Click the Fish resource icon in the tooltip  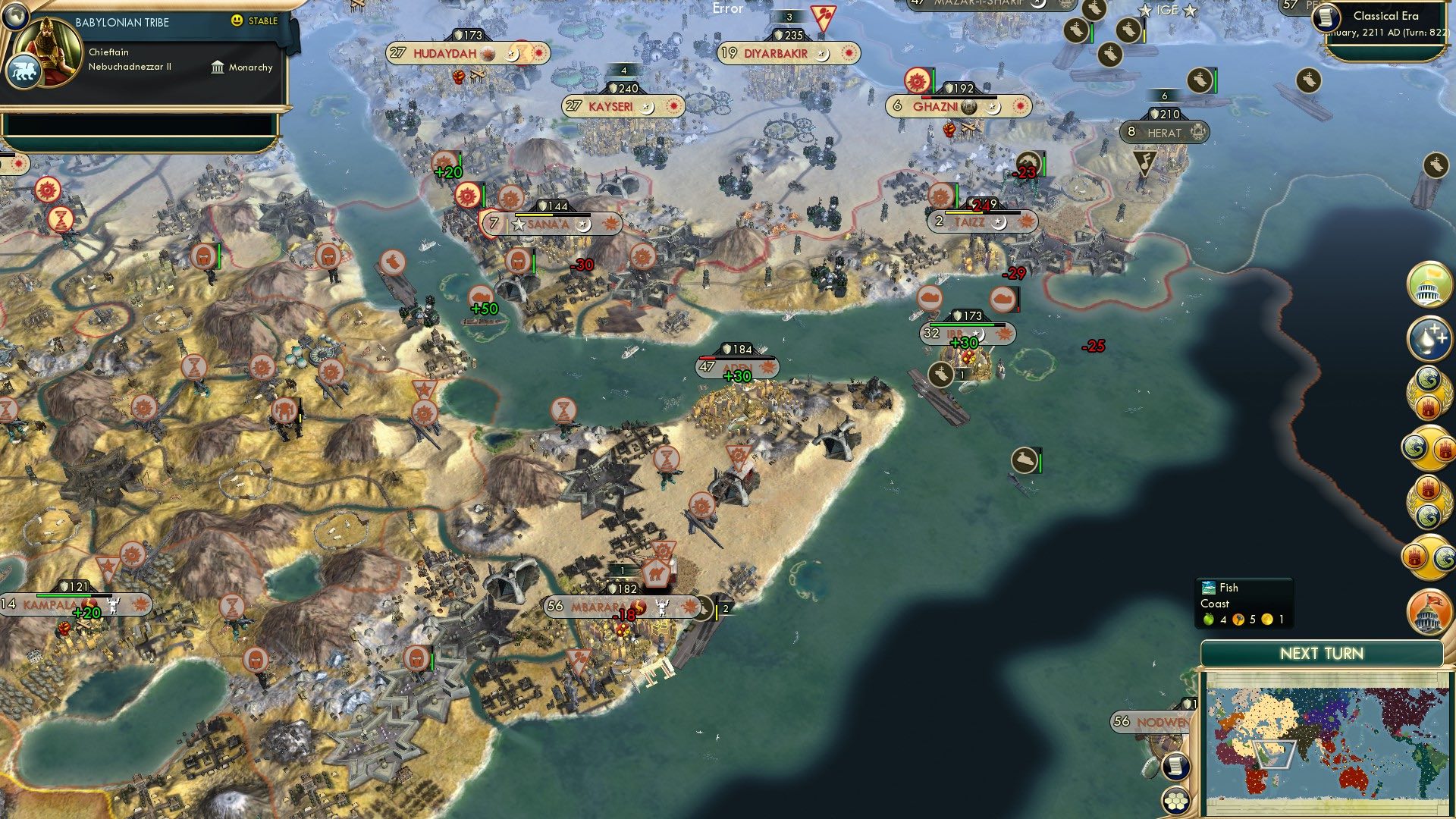1209,588
